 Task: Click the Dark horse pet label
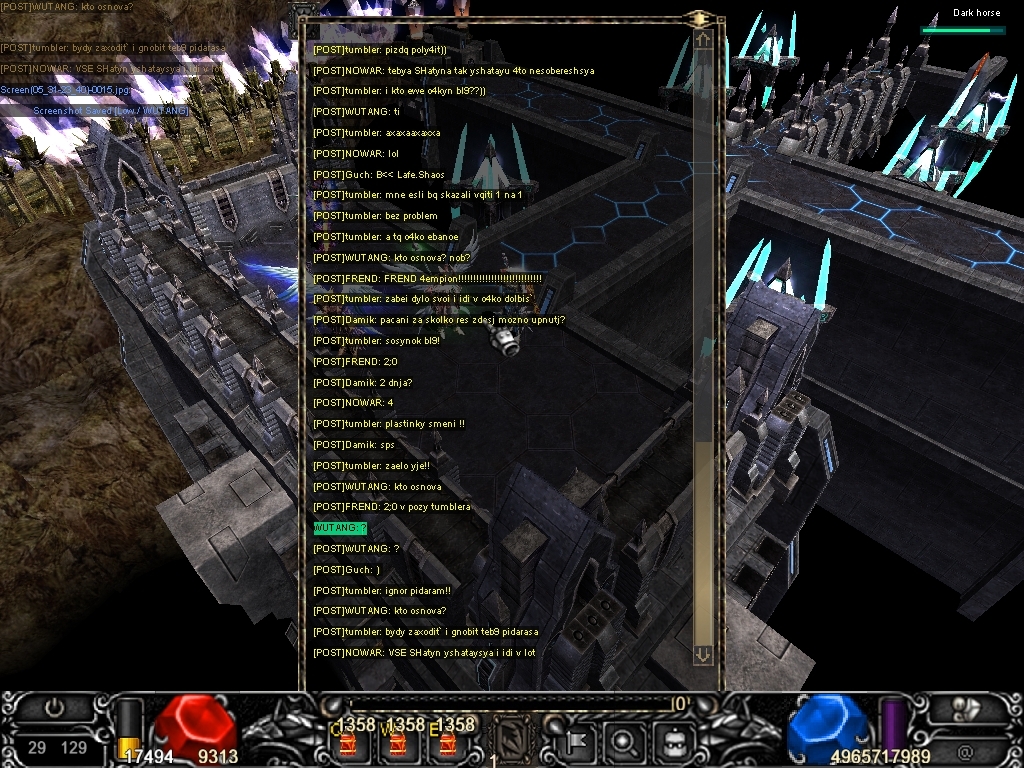coord(976,13)
